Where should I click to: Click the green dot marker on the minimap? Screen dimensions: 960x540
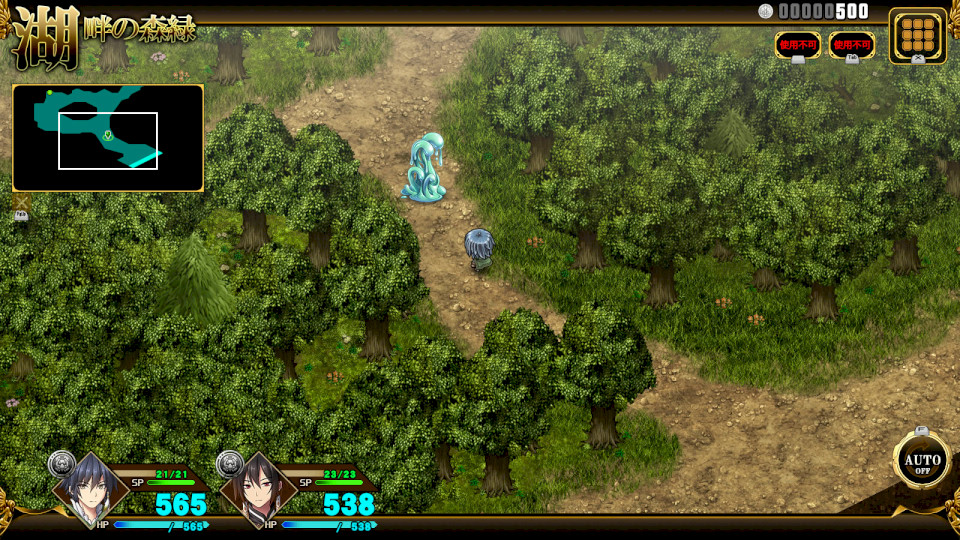click(50, 93)
